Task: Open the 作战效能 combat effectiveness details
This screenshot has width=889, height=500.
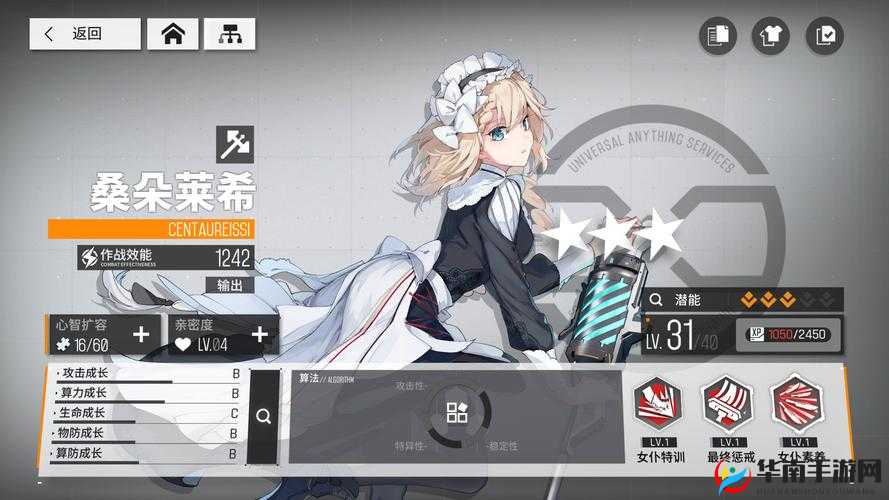Action: [166, 257]
